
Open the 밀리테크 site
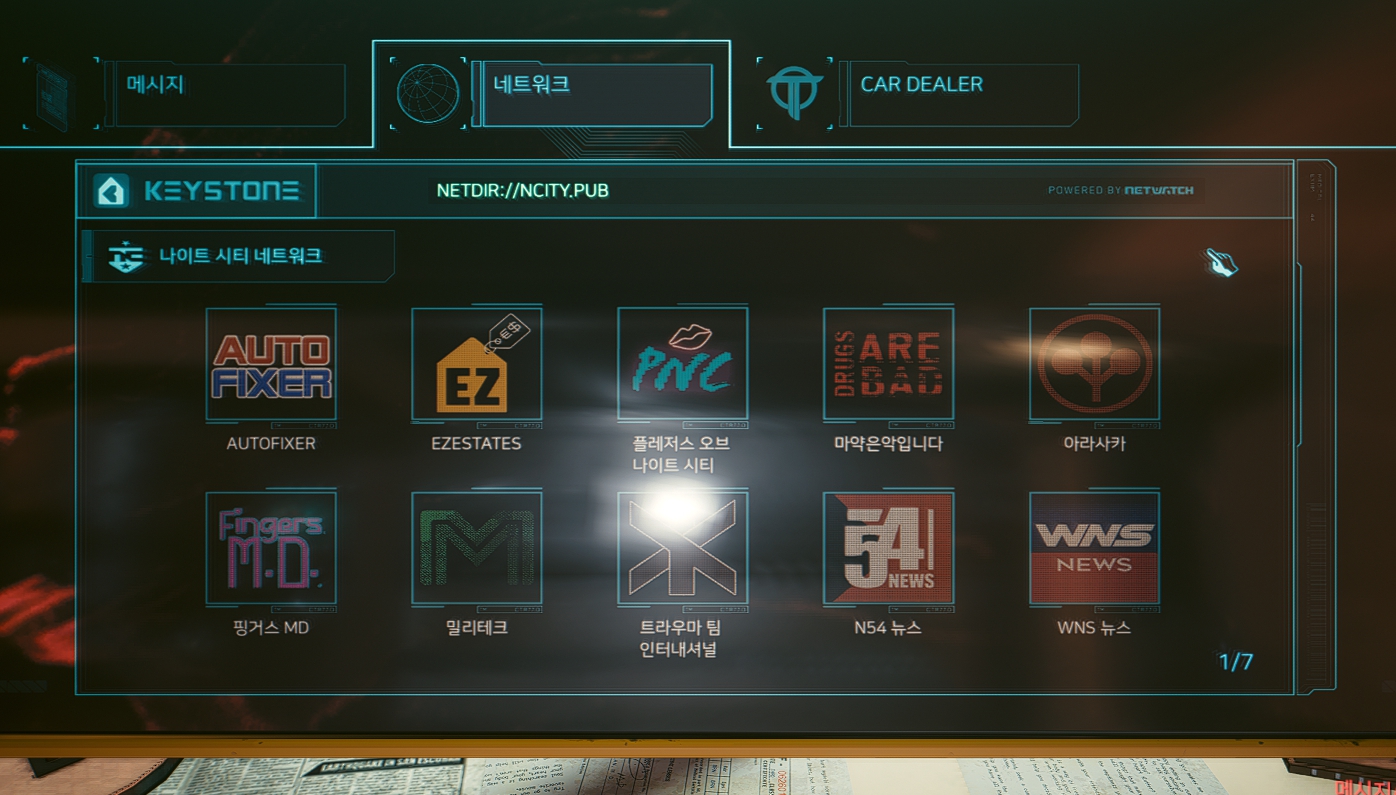477,548
